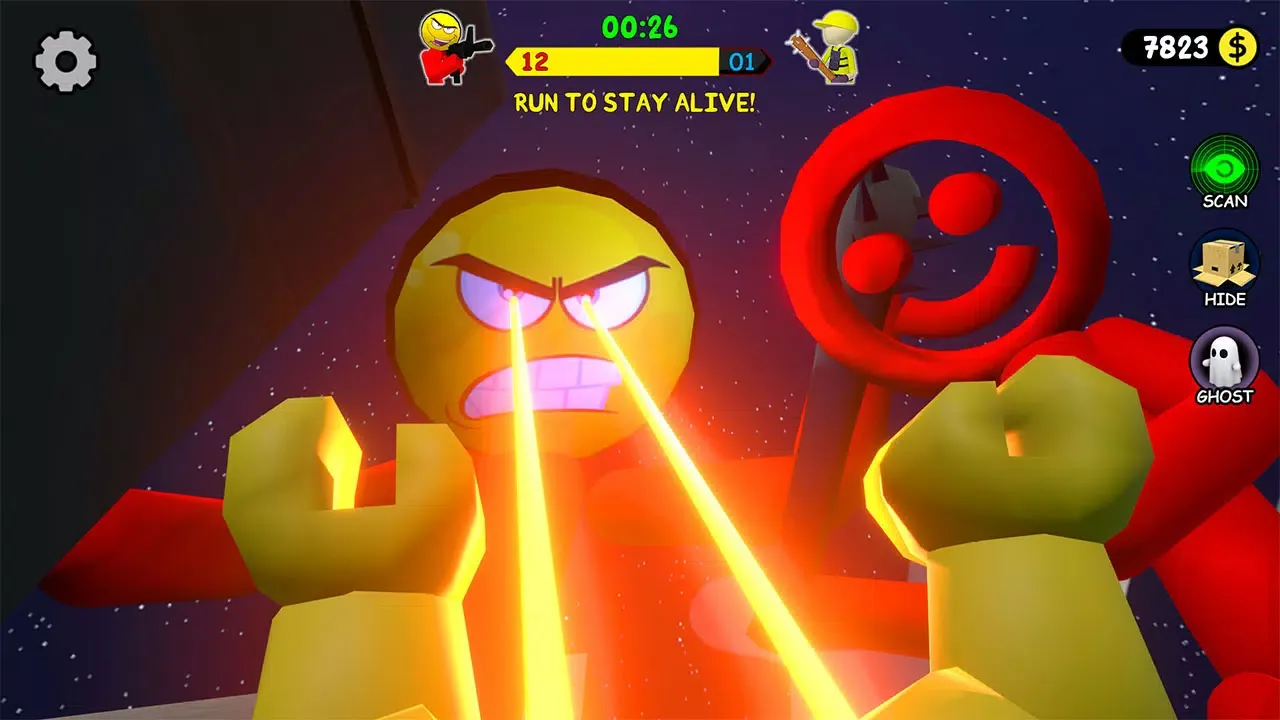Use the cardboard box Hide ability
This screenshot has height=720, width=1280.
[x=1224, y=263]
